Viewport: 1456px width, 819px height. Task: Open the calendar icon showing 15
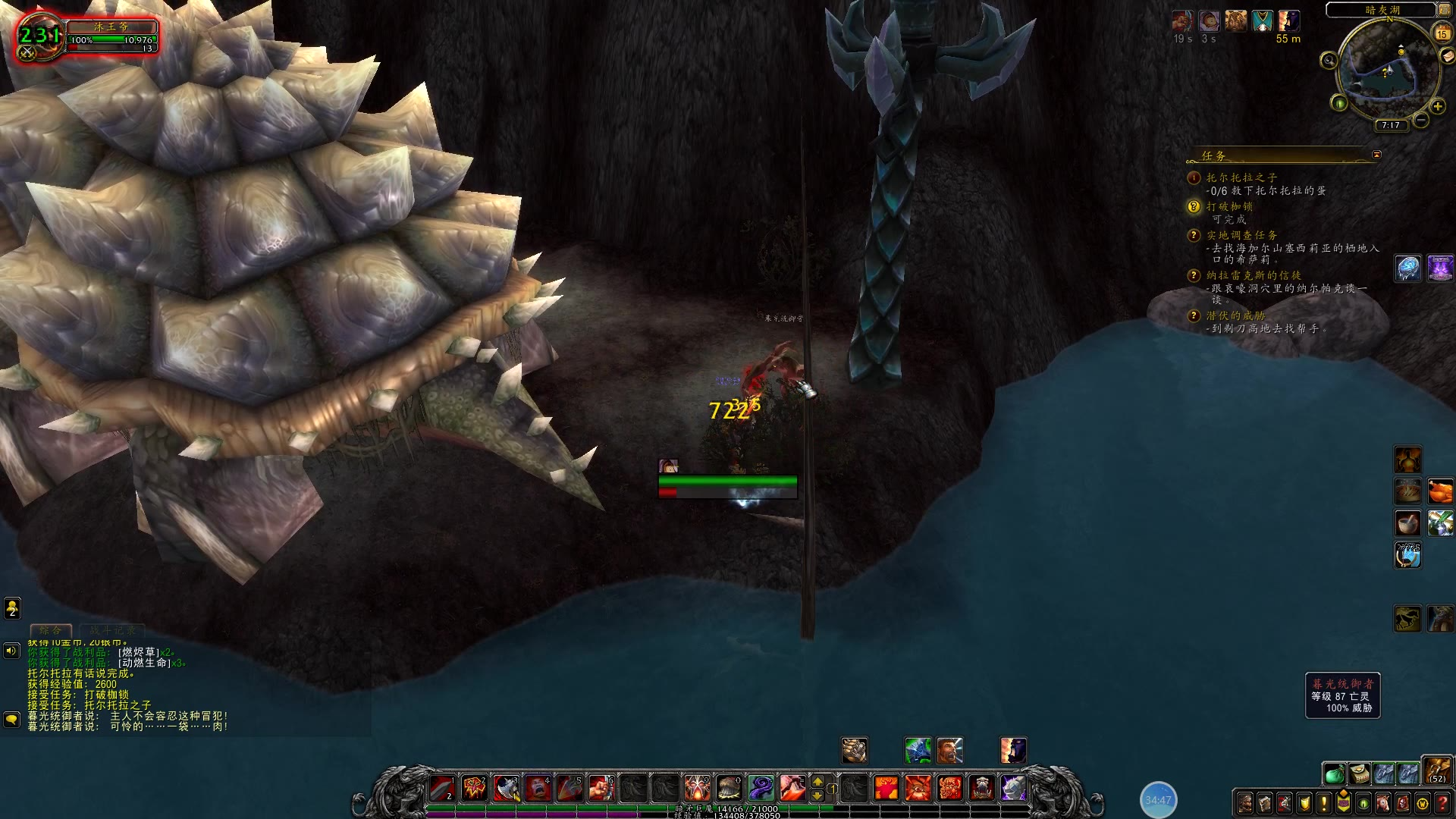1442,33
